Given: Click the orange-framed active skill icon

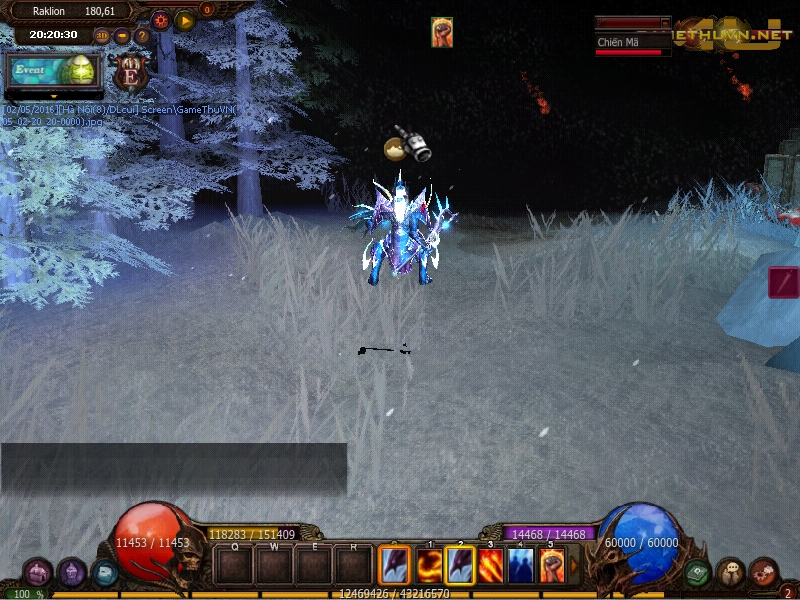Looking at the screenshot, I should pyautogui.click(x=394, y=566).
